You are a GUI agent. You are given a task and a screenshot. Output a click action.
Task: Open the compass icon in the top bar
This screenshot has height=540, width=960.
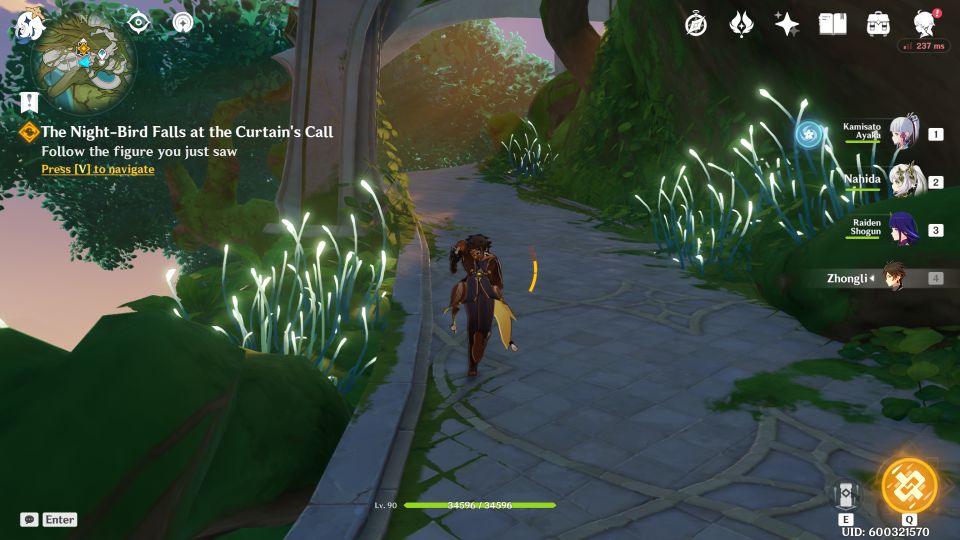pos(696,24)
